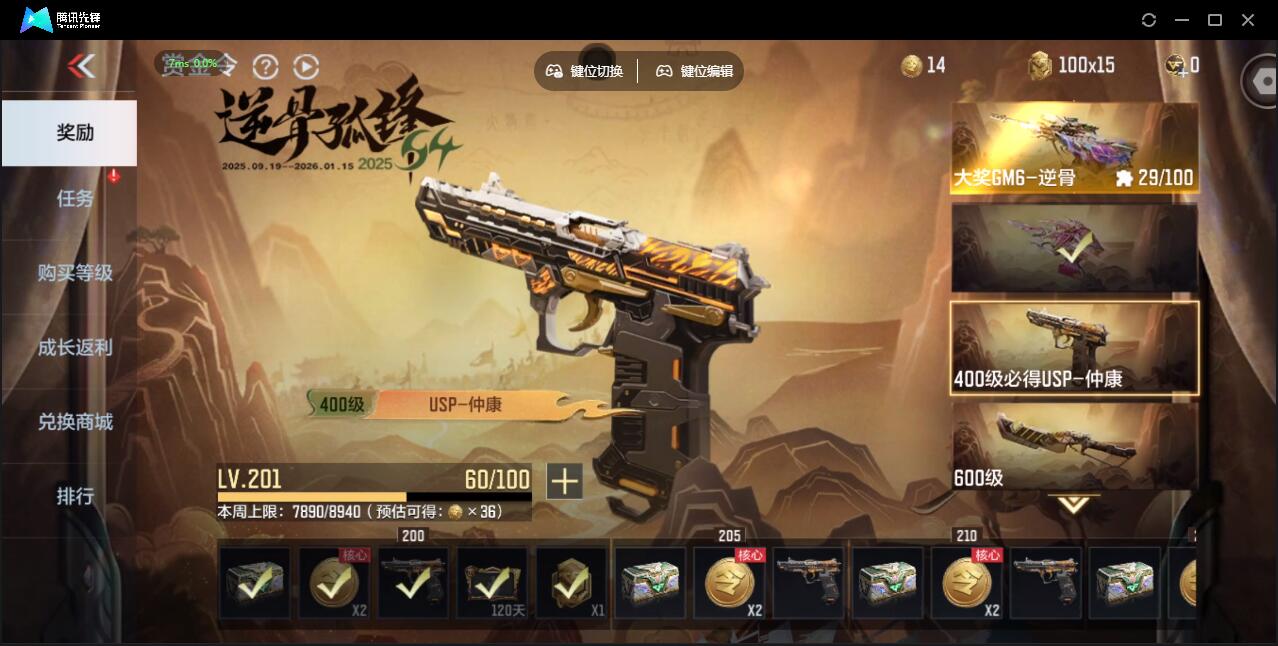Screen dimensions: 1278x646
Task: Select the 600级 reward thumbnail
Action: coord(1074,446)
